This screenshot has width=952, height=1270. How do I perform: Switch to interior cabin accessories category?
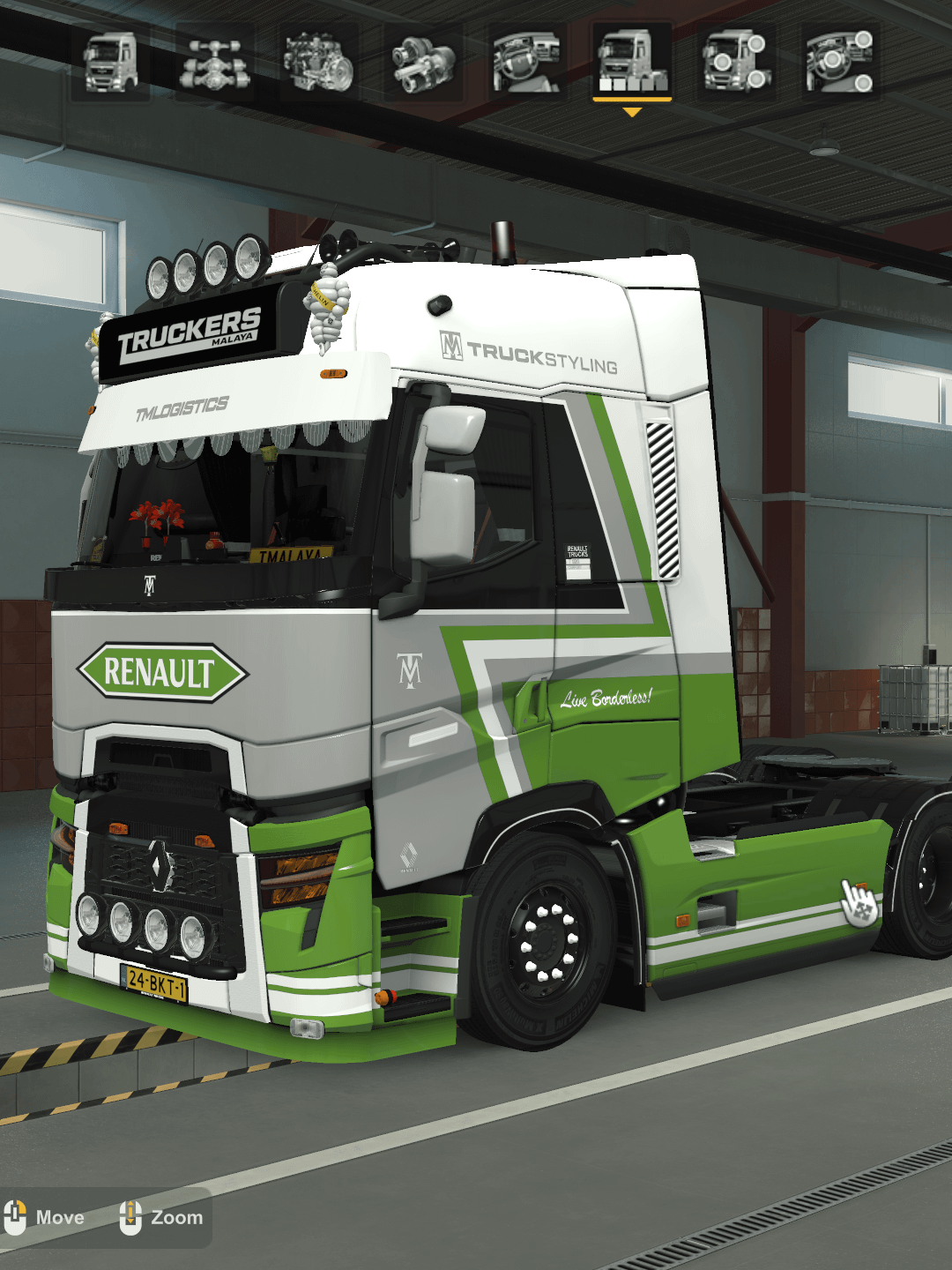point(840,63)
